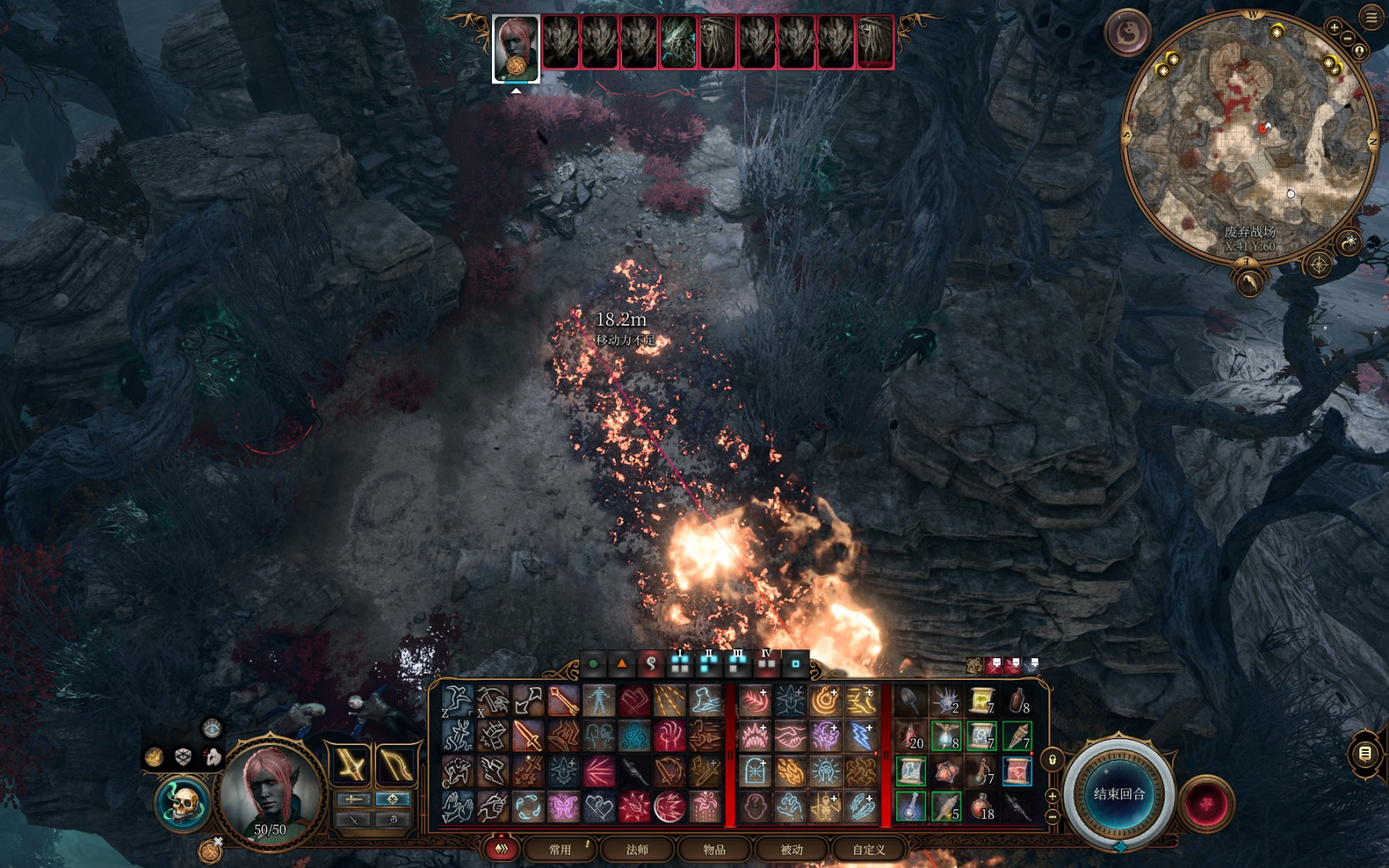The height and width of the screenshot is (868, 1389).
Task: Cast the pink butterfly spell
Action: [x=563, y=806]
